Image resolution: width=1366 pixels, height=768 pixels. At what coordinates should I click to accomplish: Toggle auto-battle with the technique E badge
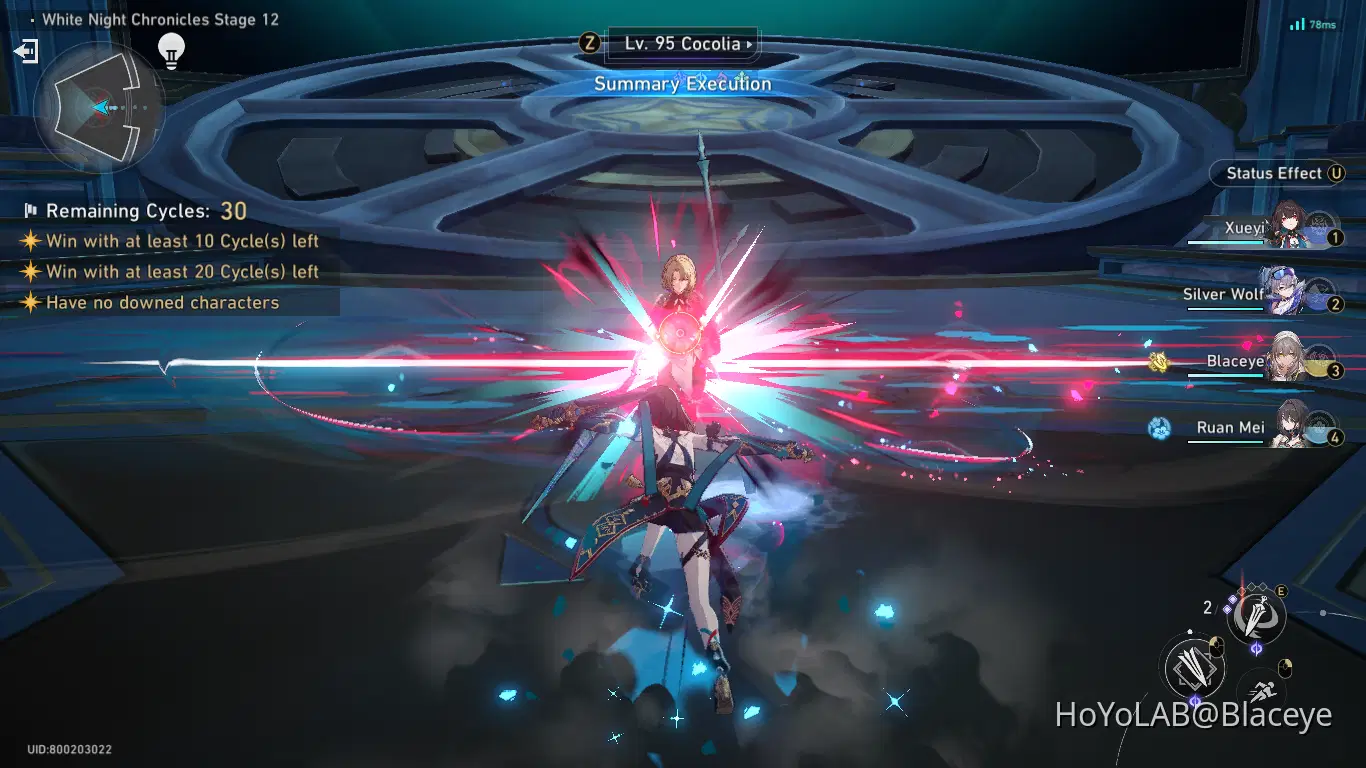(1283, 591)
